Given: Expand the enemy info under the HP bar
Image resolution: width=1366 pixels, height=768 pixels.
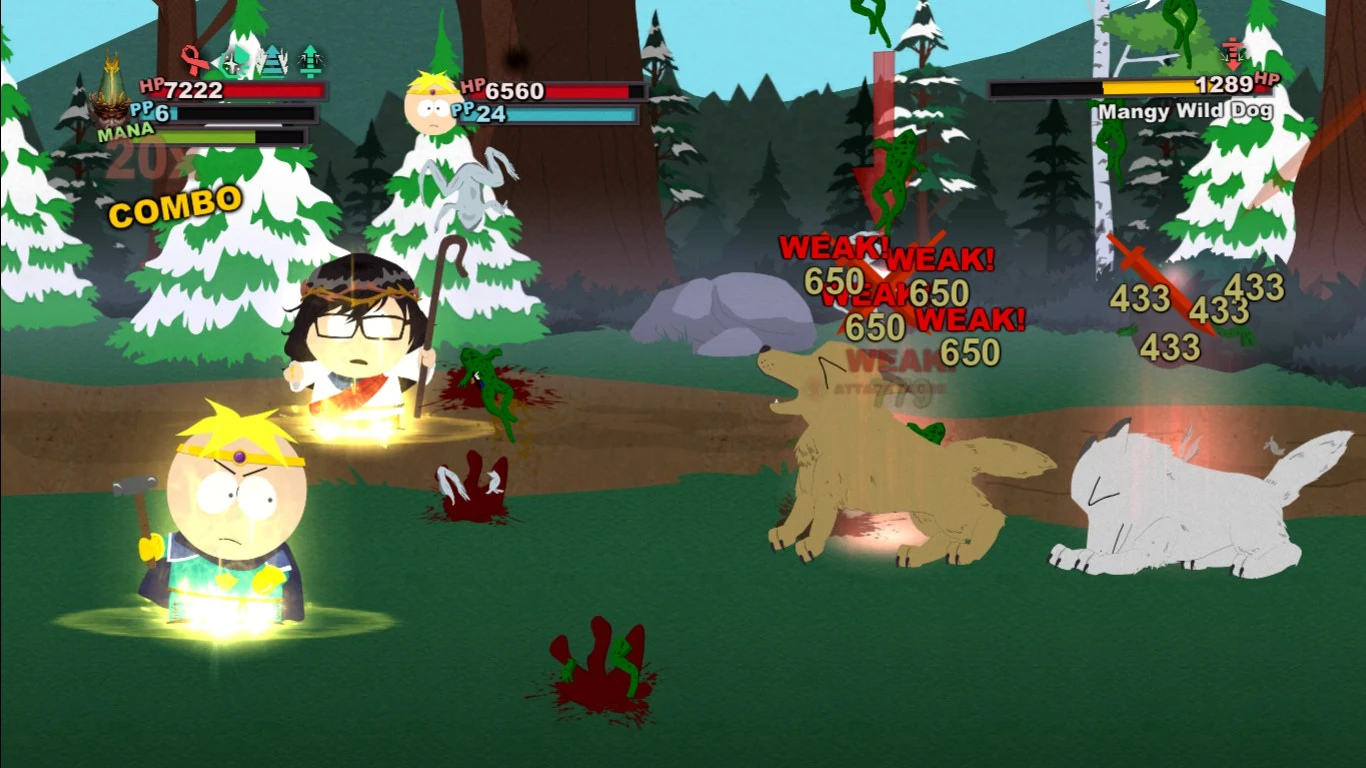Looking at the screenshot, I should [x=1185, y=111].
